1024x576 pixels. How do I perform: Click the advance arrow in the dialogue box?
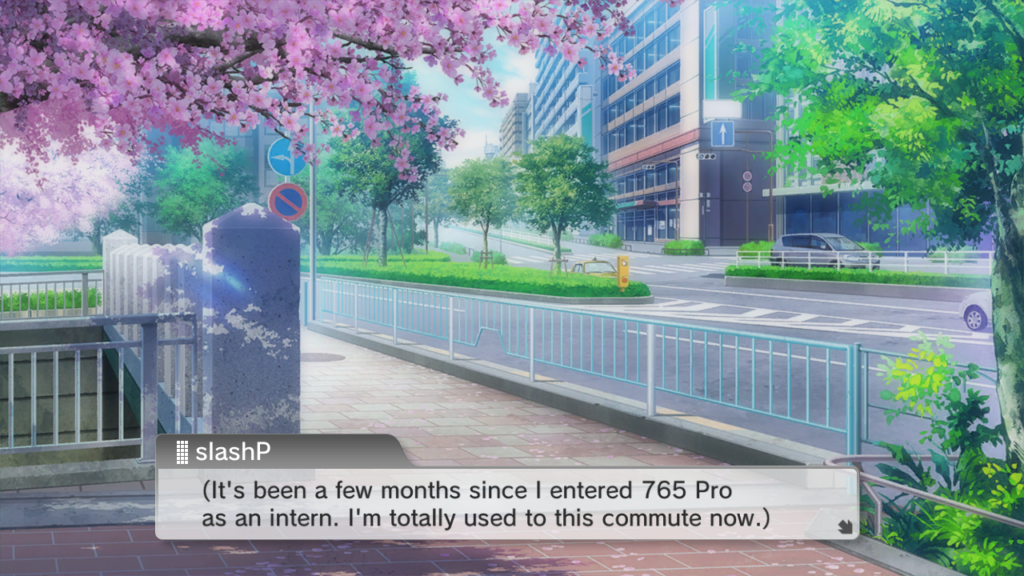[844, 524]
